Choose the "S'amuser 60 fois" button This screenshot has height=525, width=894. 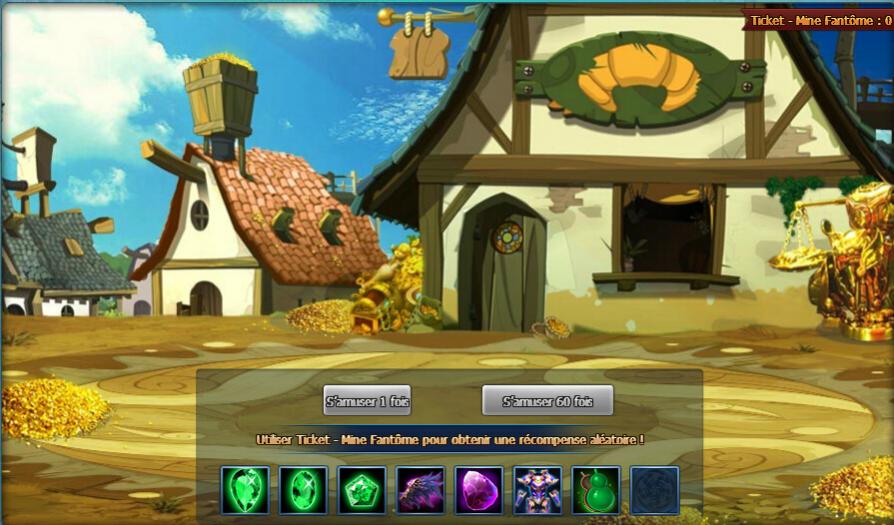coord(547,401)
